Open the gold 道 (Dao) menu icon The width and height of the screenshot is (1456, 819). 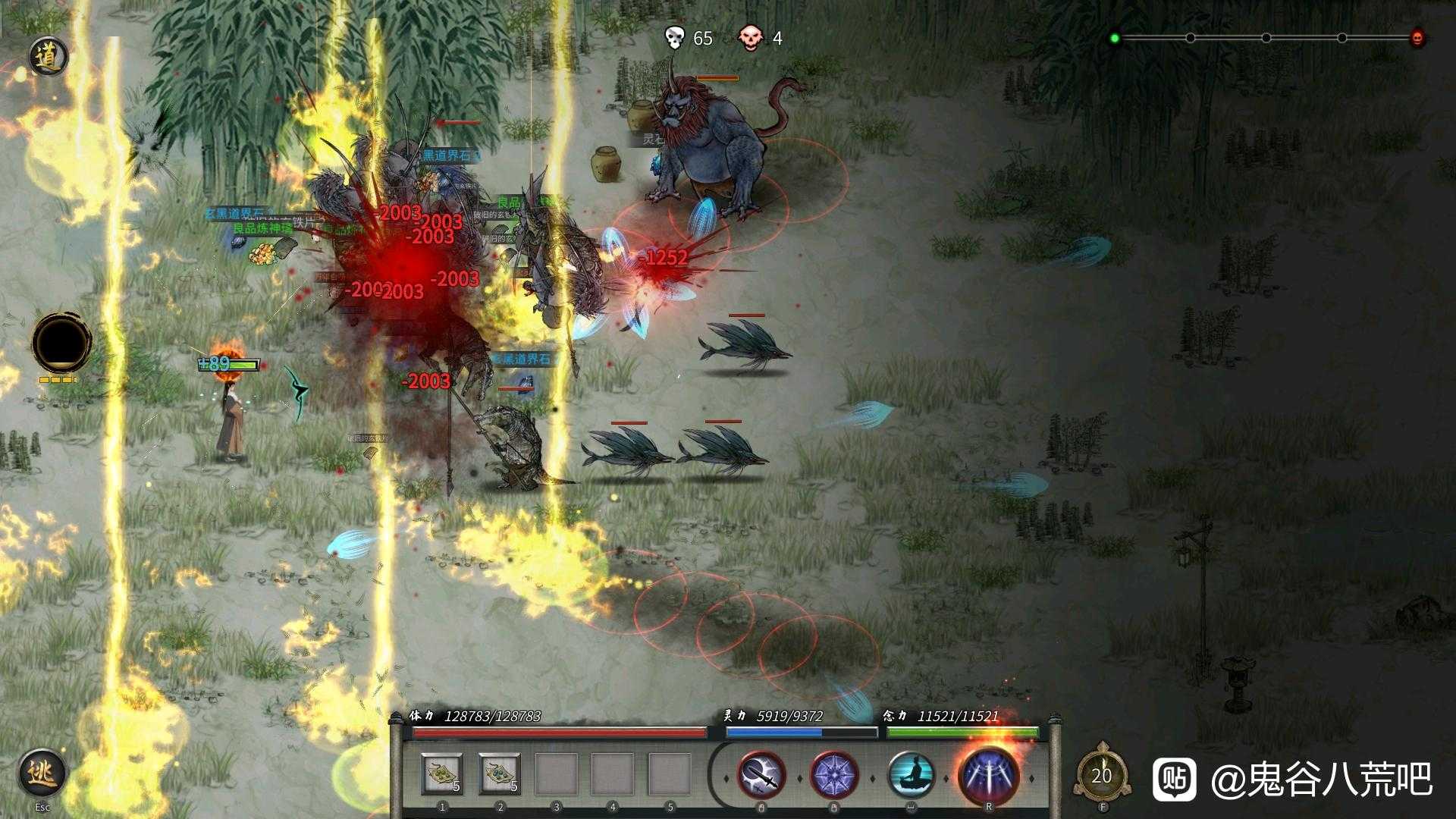pos(49,57)
